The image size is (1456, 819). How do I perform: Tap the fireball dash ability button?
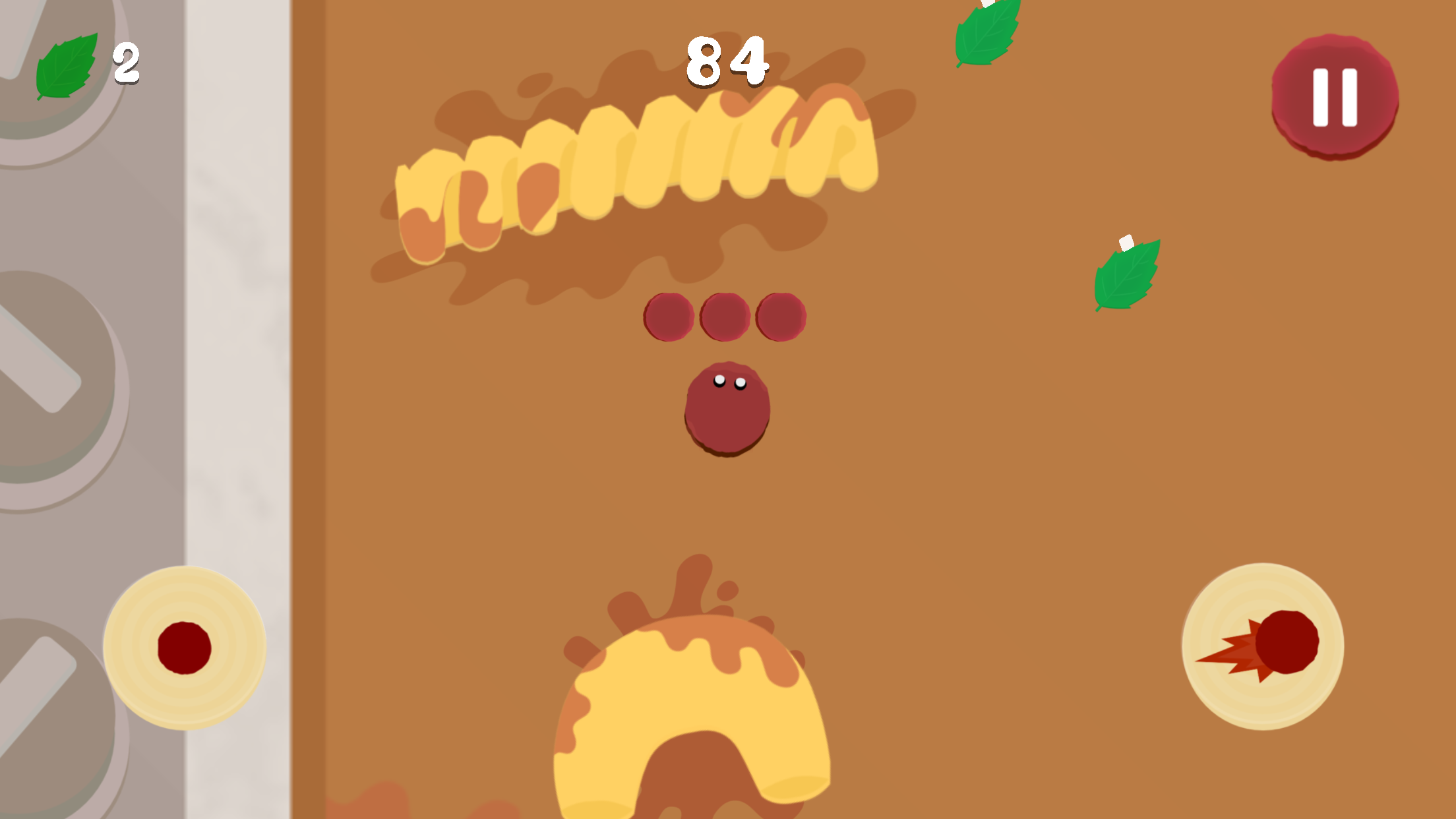click(1267, 646)
